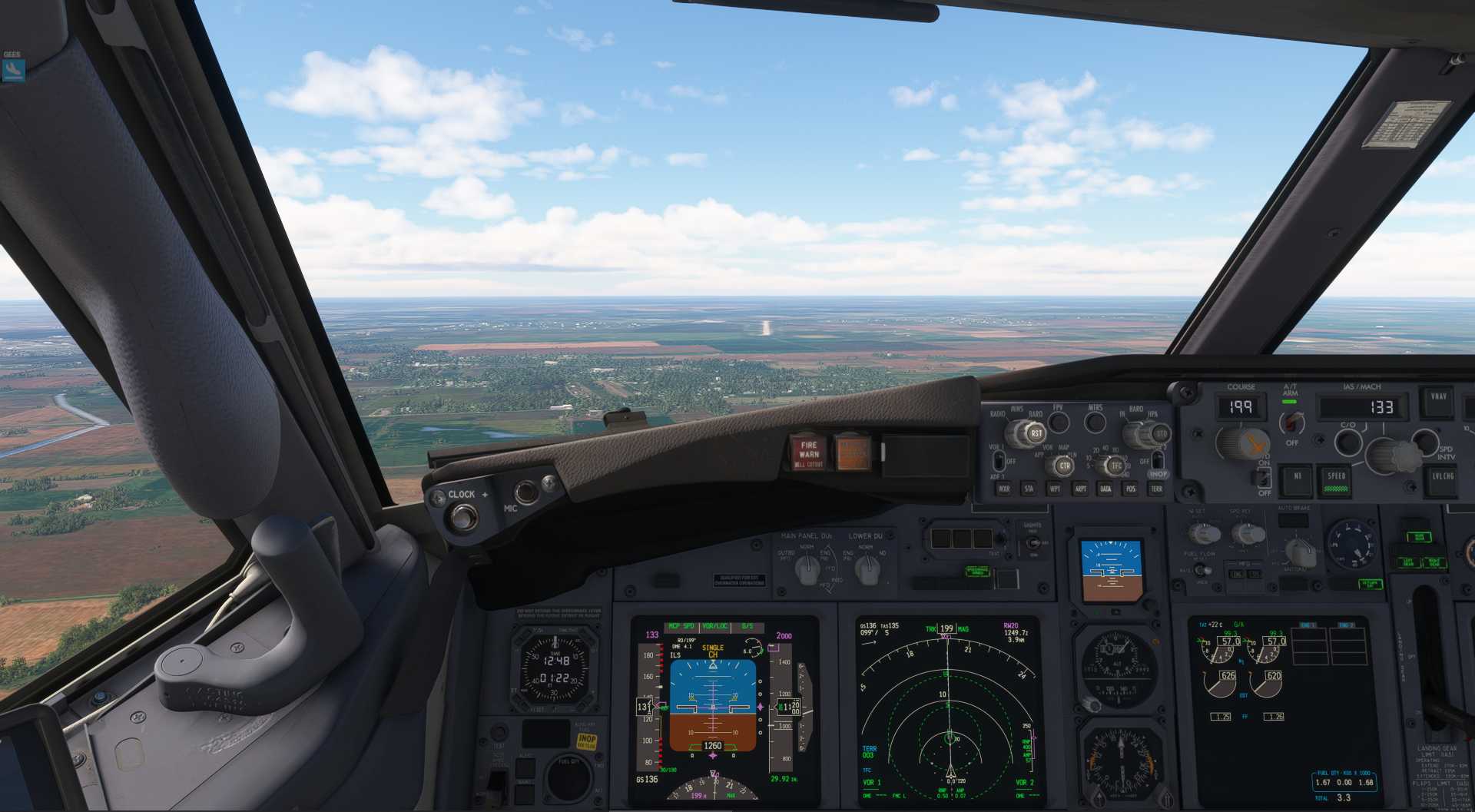This screenshot has height=812, width=1475.
Task: Show weather radar with the WXR button
Action: [x=1003, y=489]
